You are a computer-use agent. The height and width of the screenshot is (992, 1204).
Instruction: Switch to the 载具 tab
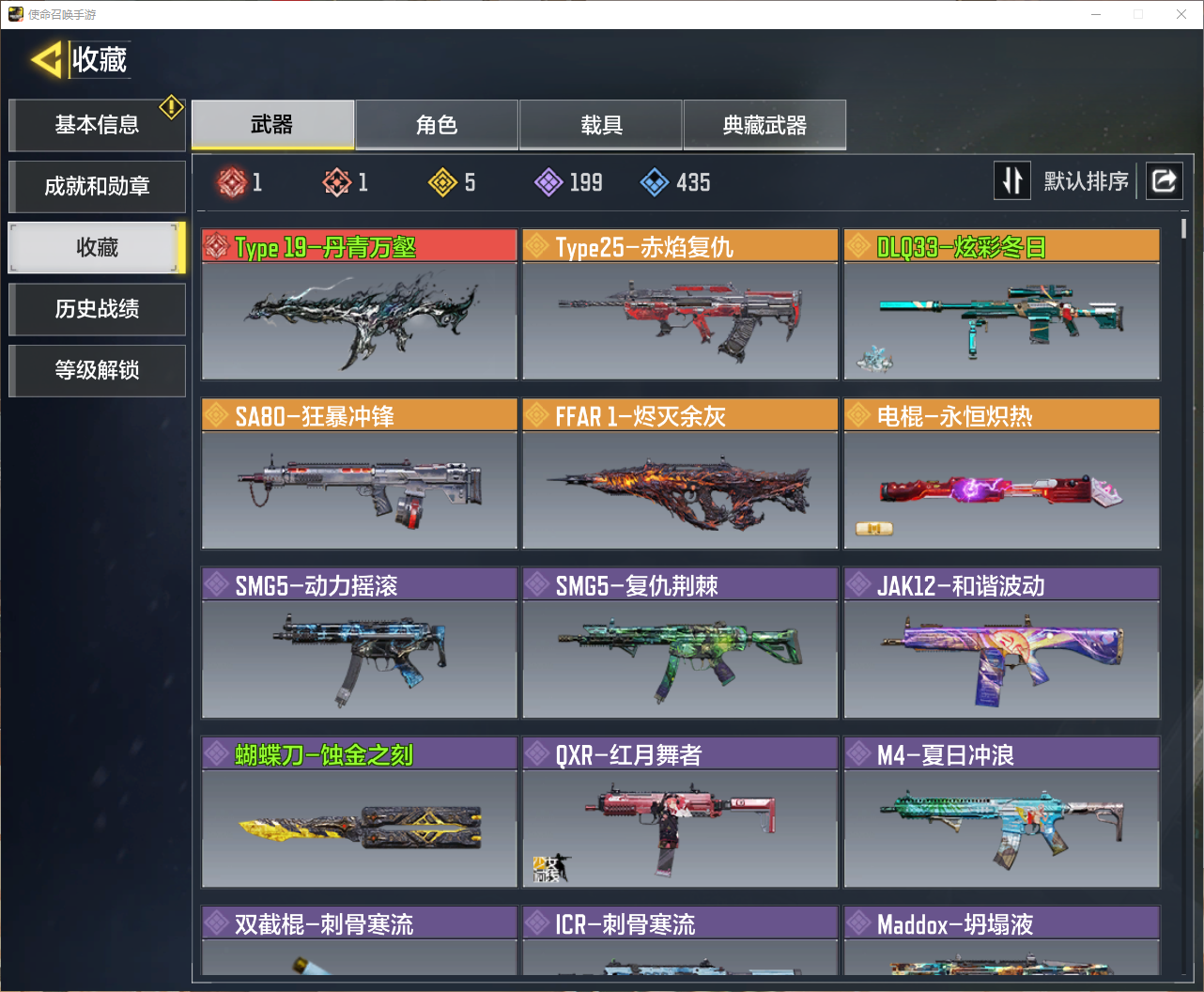pos(601,125)
